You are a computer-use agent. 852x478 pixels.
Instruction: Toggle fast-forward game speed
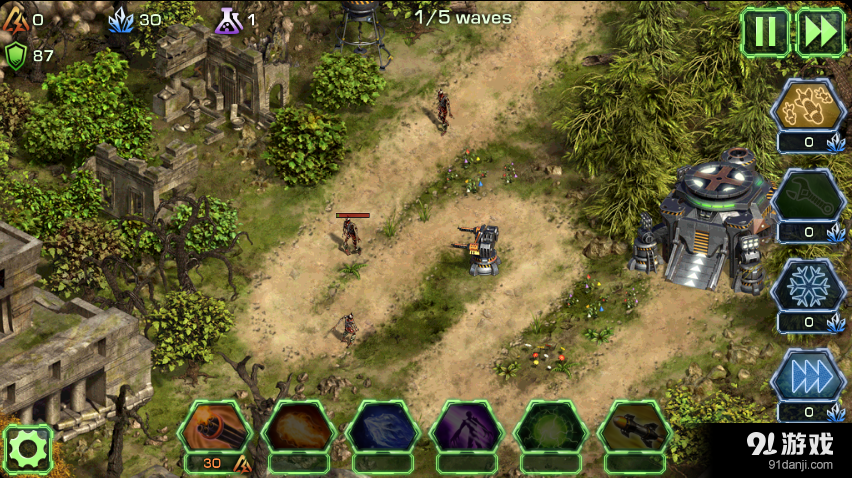click(x=820, y=32)
